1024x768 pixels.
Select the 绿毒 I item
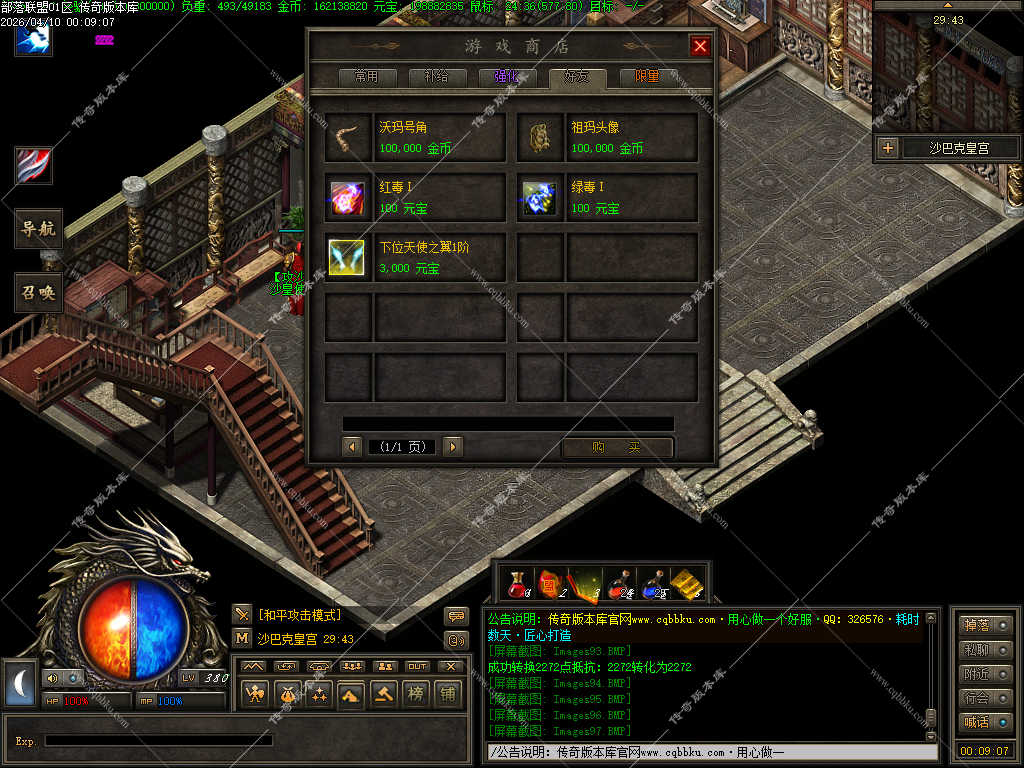[607, 198]
